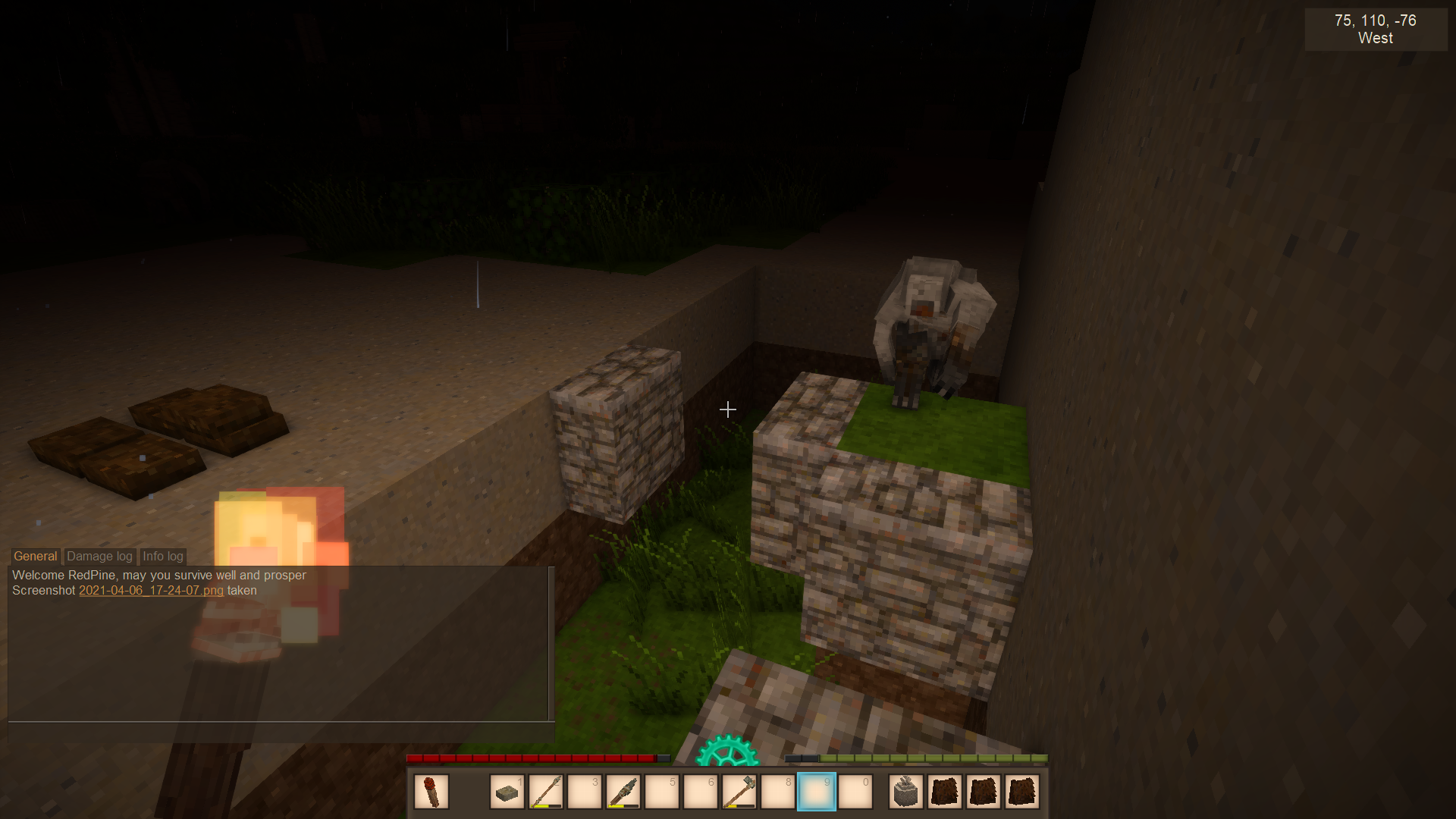
Task: Select the highlighted hotbar slot 9
Action: coord(817,792)
